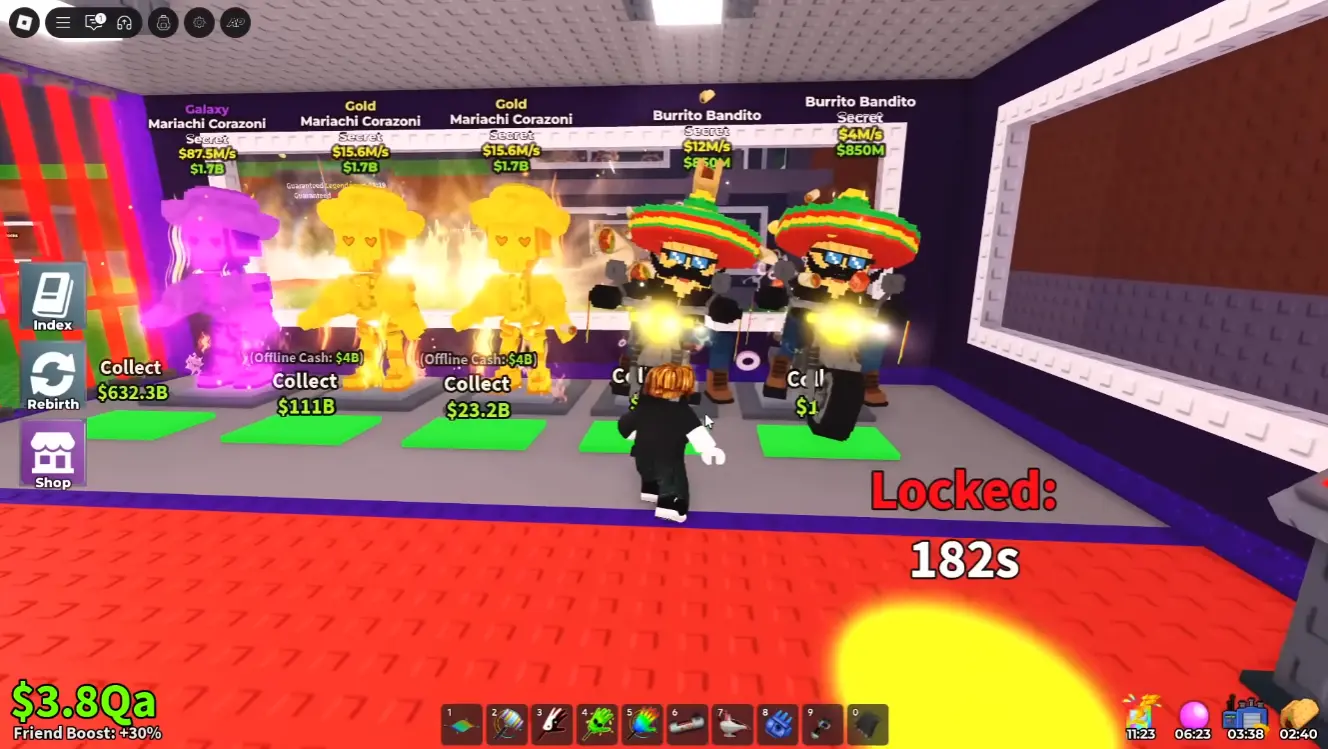1328x749 pixels.
Task: Open the backpack inventory icon
Action: 164,22
